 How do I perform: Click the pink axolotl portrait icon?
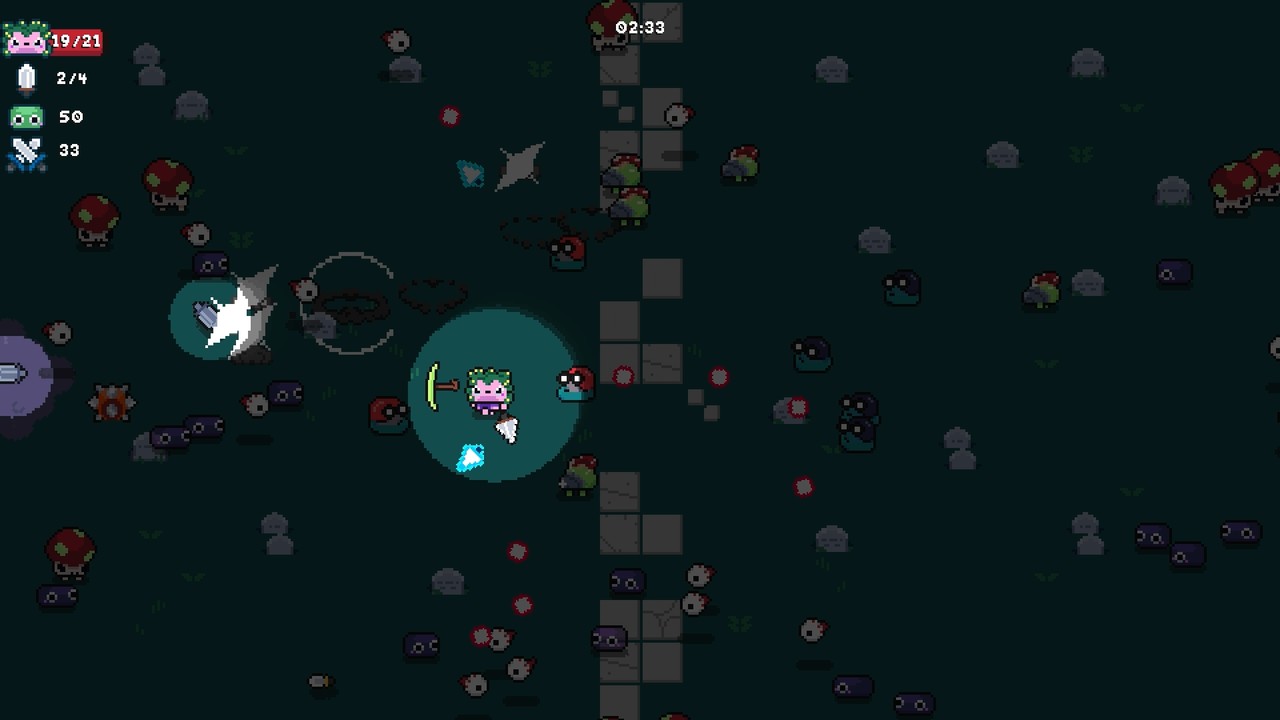point(27,40)
